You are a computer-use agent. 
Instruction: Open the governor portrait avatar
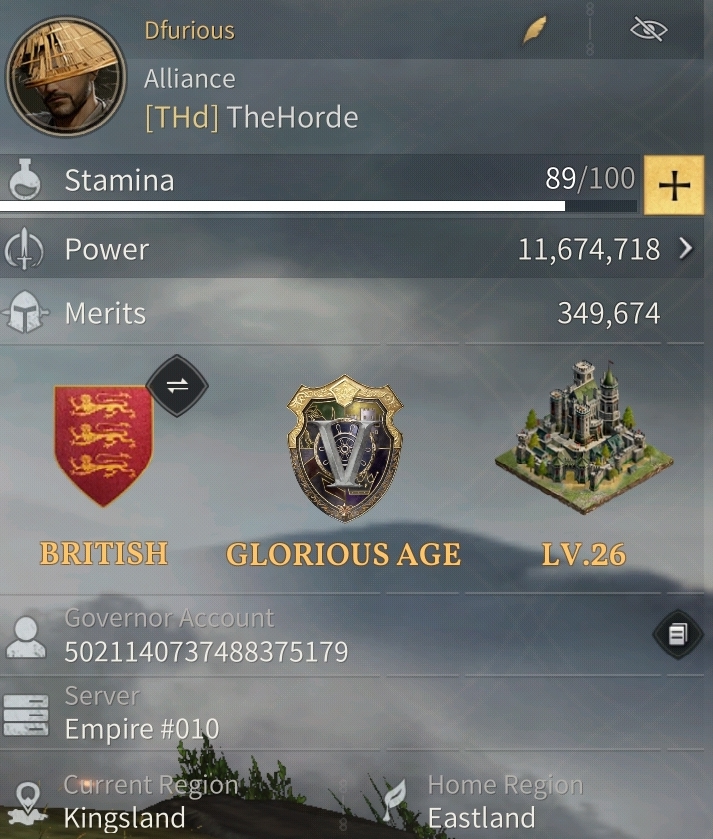click(x=66, y=78)
